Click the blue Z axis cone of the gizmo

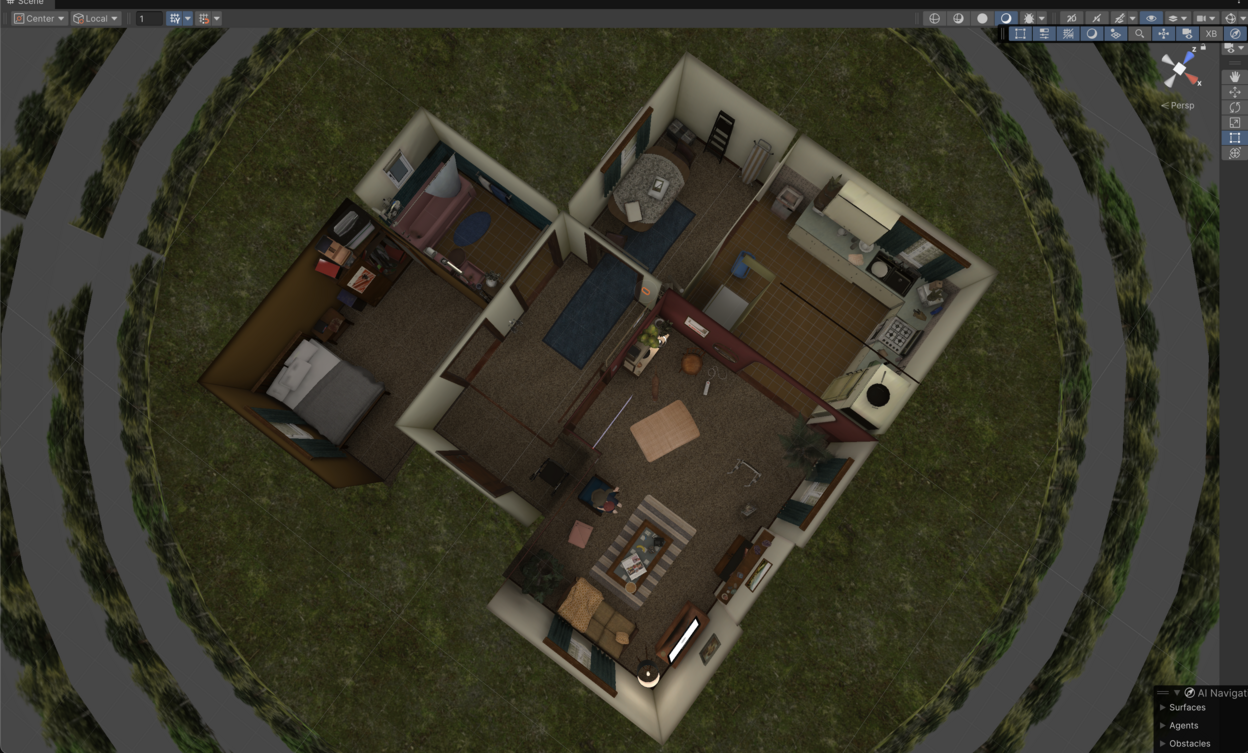(1189, 59)
